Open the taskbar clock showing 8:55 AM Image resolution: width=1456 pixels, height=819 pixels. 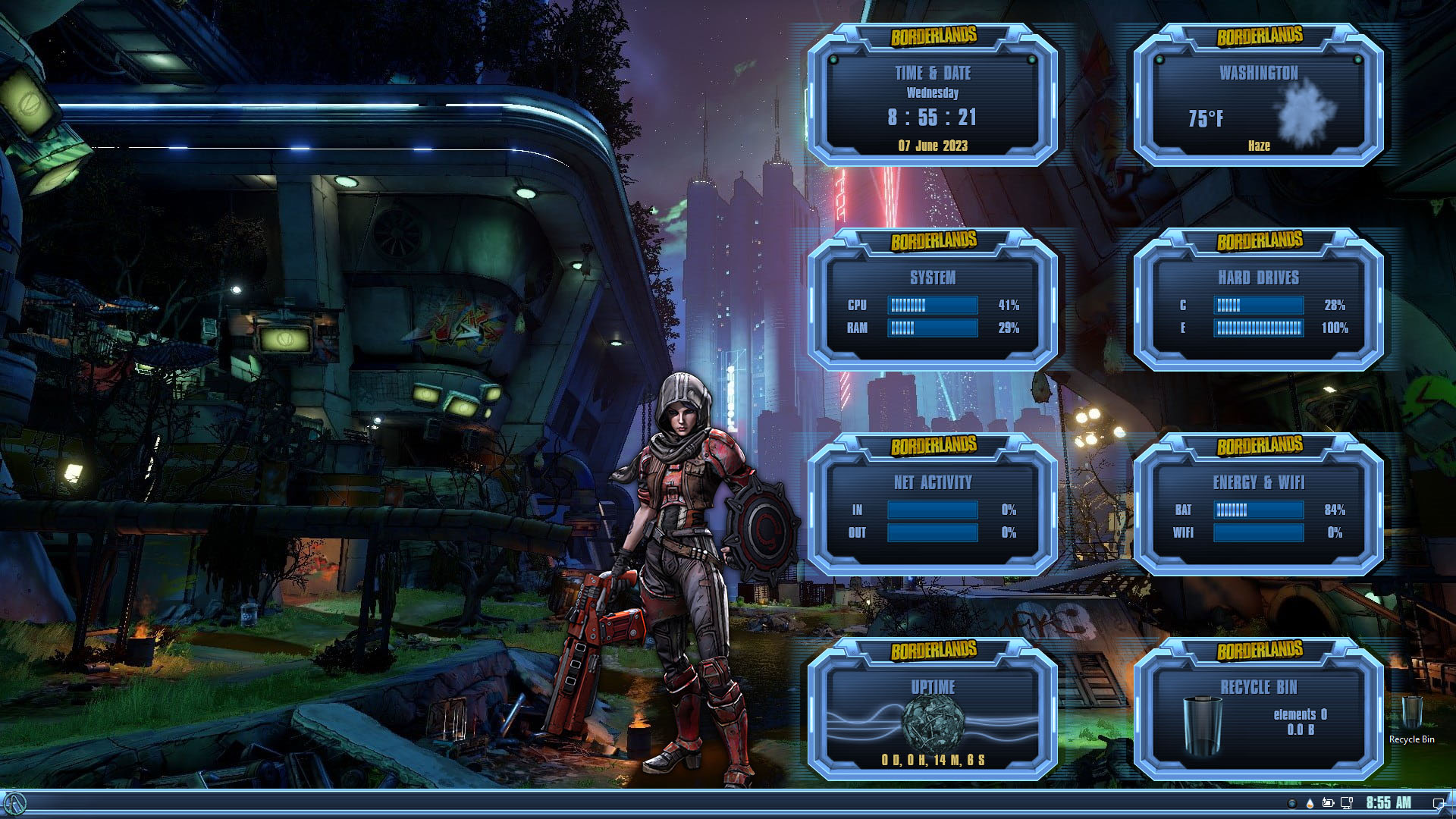tap(1389, 803)
